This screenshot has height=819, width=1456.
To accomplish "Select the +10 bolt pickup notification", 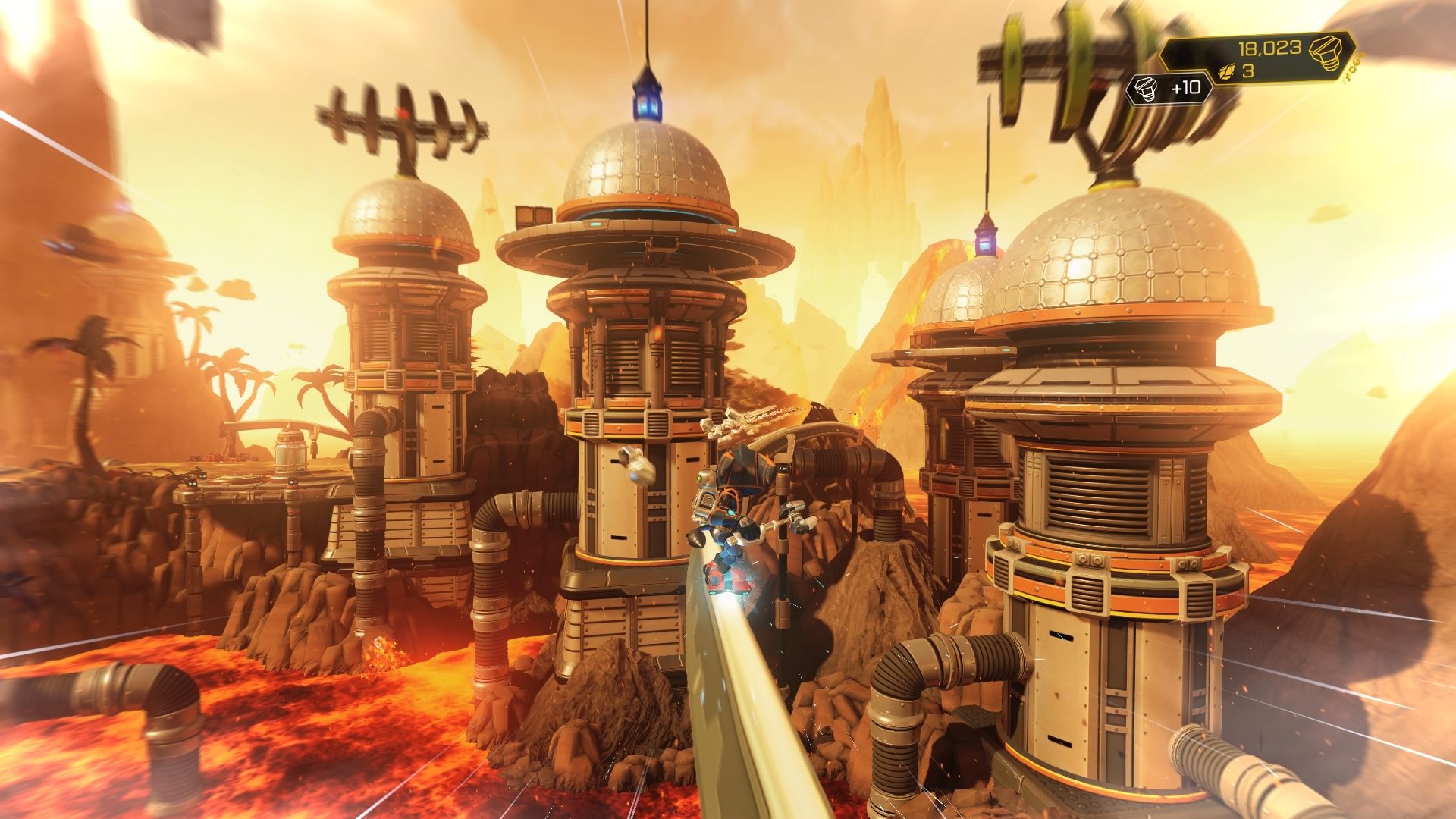I will click(x=1168, y=86).
